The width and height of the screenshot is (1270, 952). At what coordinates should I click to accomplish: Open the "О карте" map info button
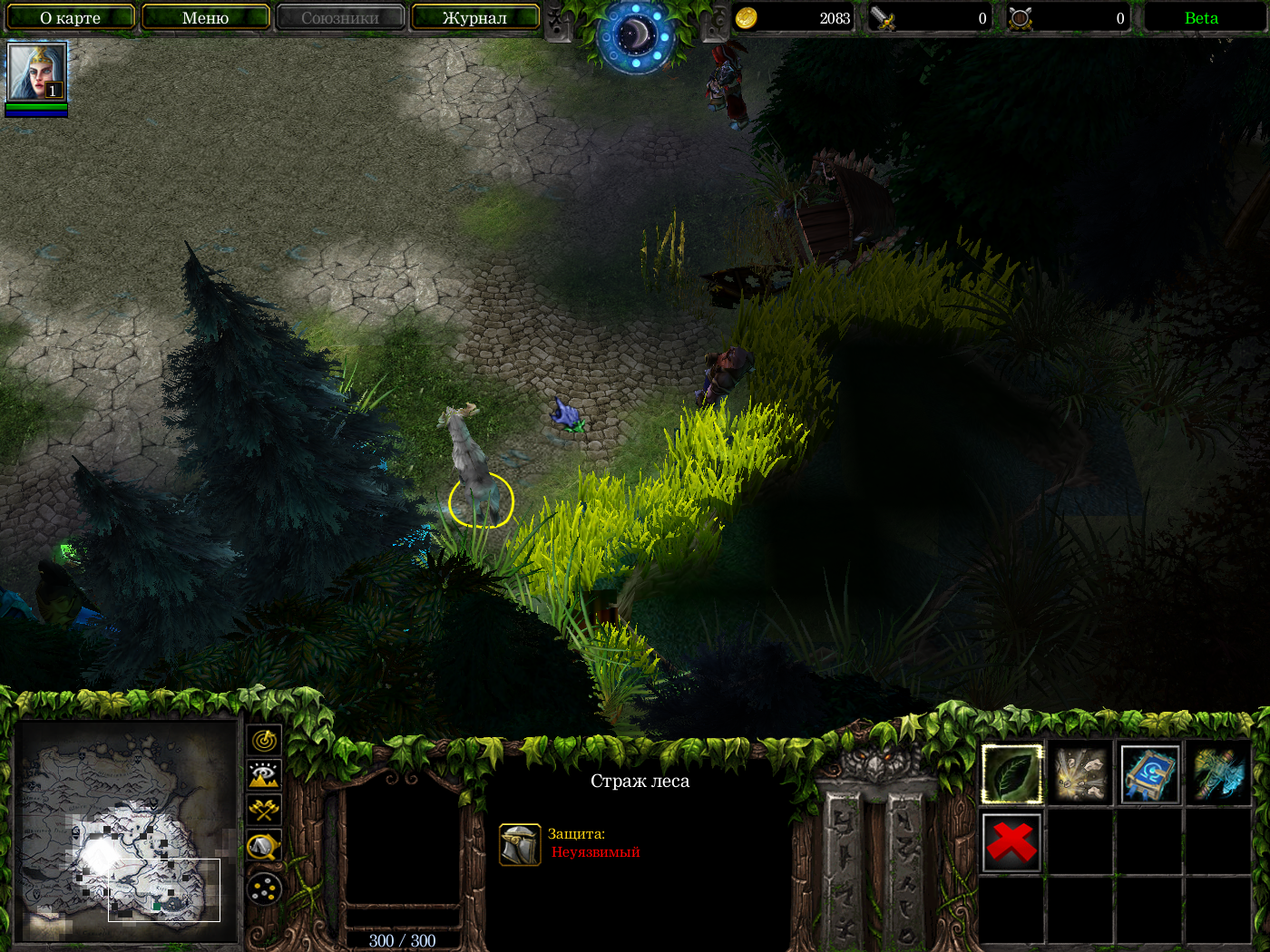pos(70,17)
